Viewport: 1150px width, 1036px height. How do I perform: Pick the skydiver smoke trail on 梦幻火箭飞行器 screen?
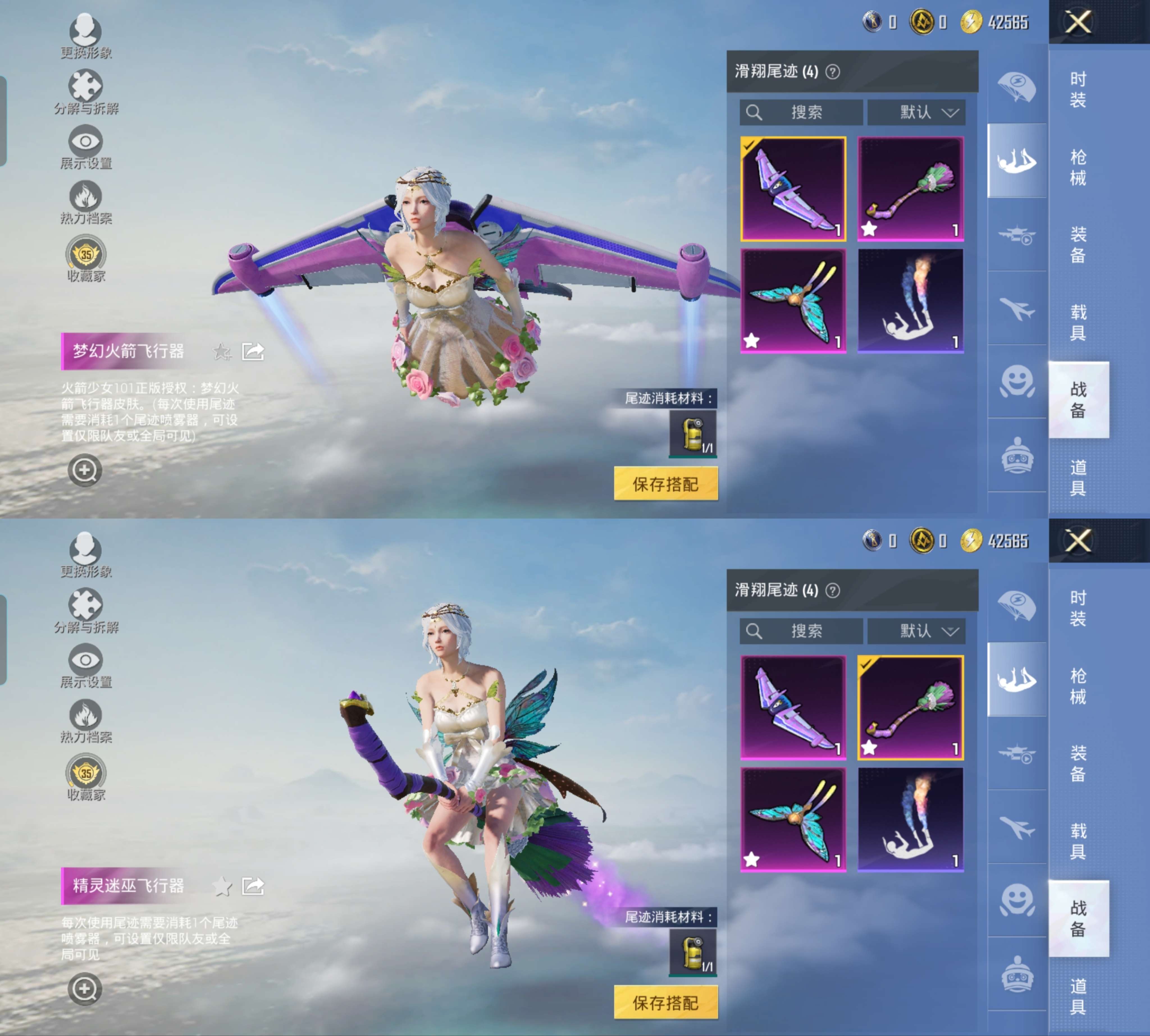coord(910,301)
